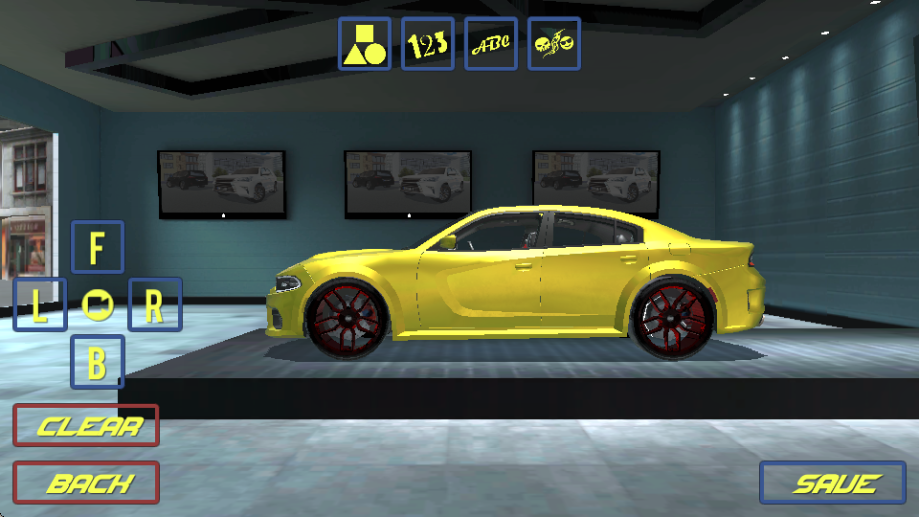This screenshot has width=919, height=517.
Task: Open the skull stickers decal category
Action: (554, 44)
